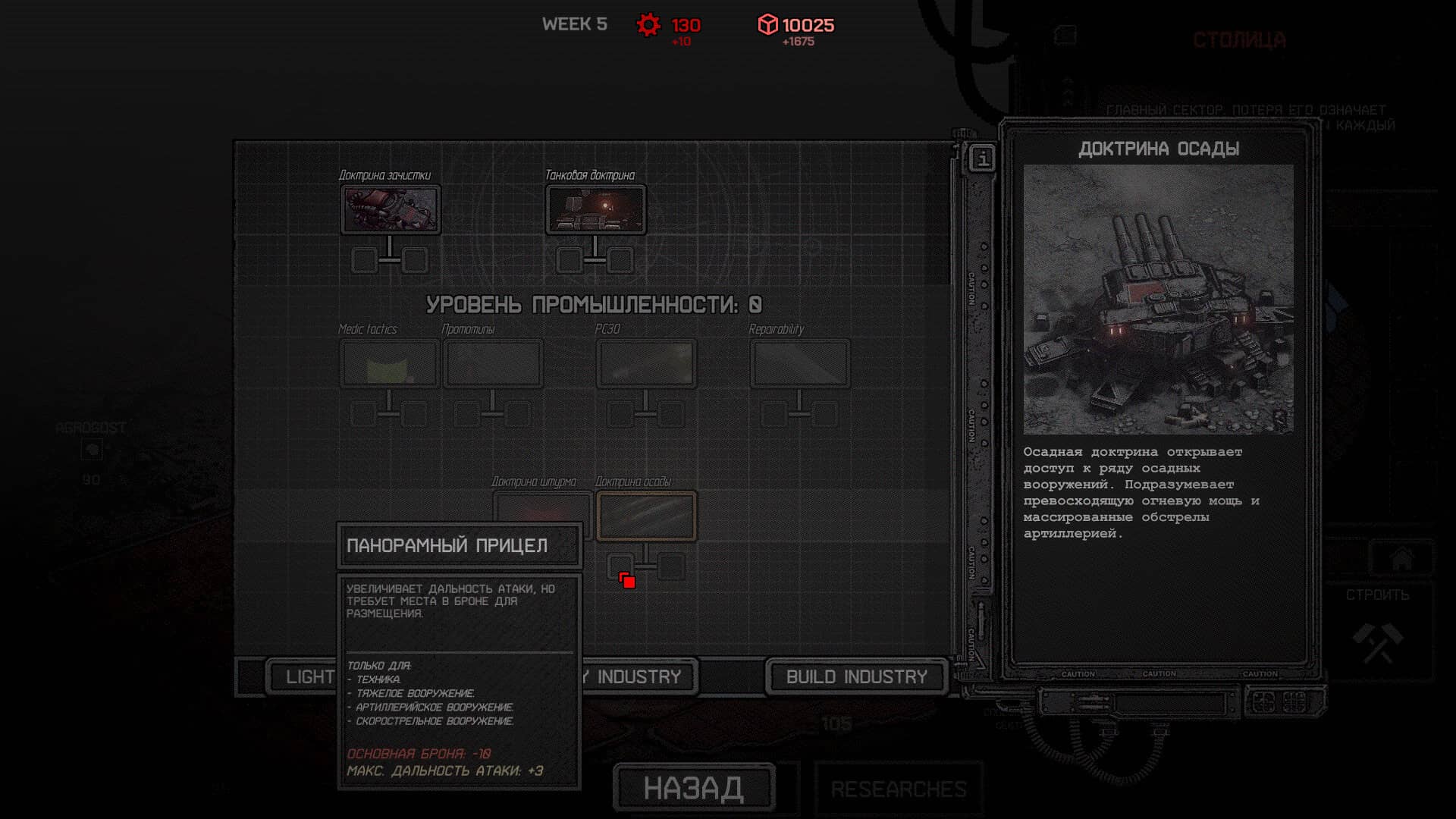Choose the Доктрина осады research node
Viewport: 1456px width, 819px height.
(646, 516)
